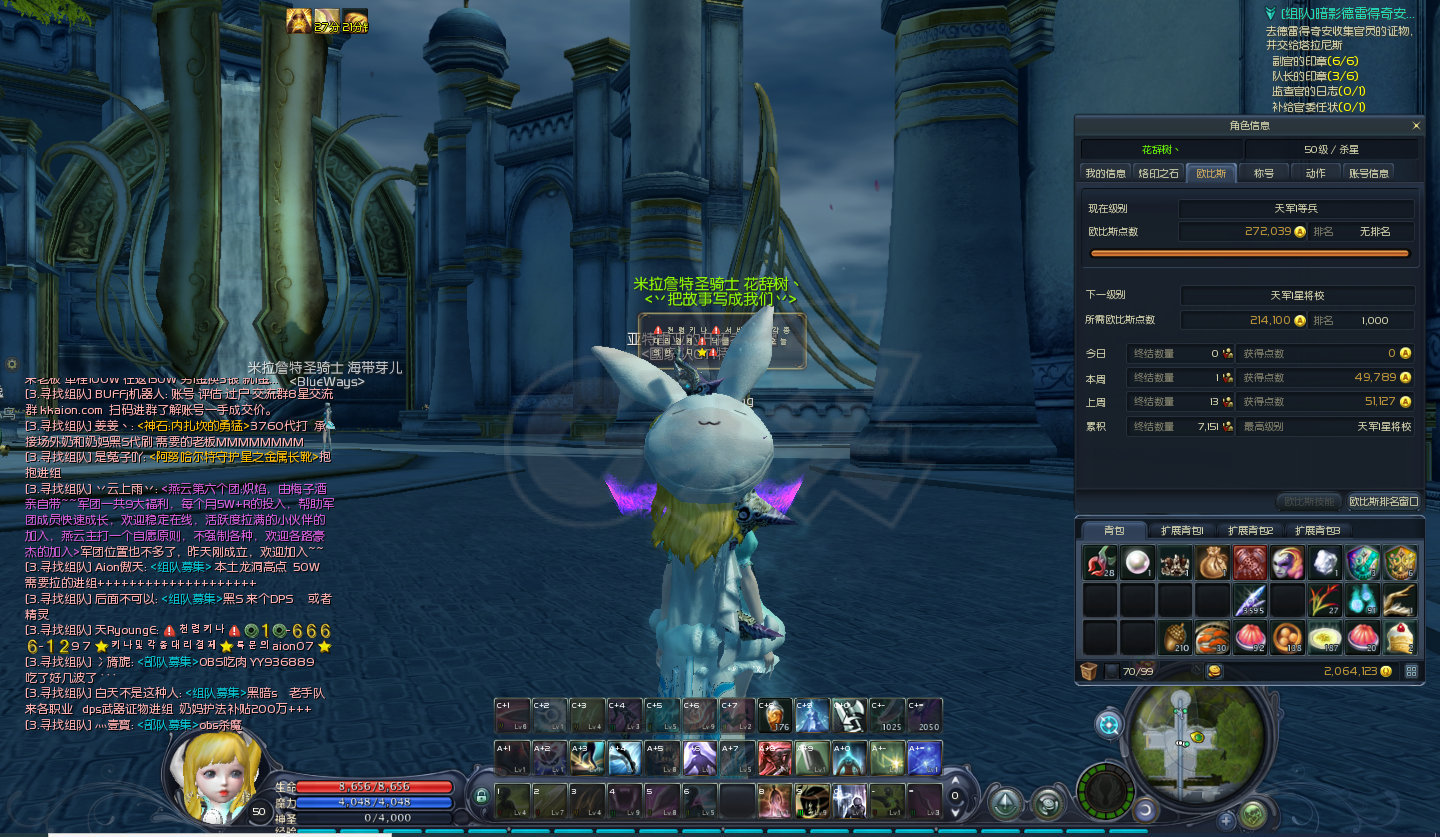Image resolution: width=1440 pixels, height=837 pixels.
Task: Switch to 扩展背包1 inventory tab
Action: pos(1182,530)
